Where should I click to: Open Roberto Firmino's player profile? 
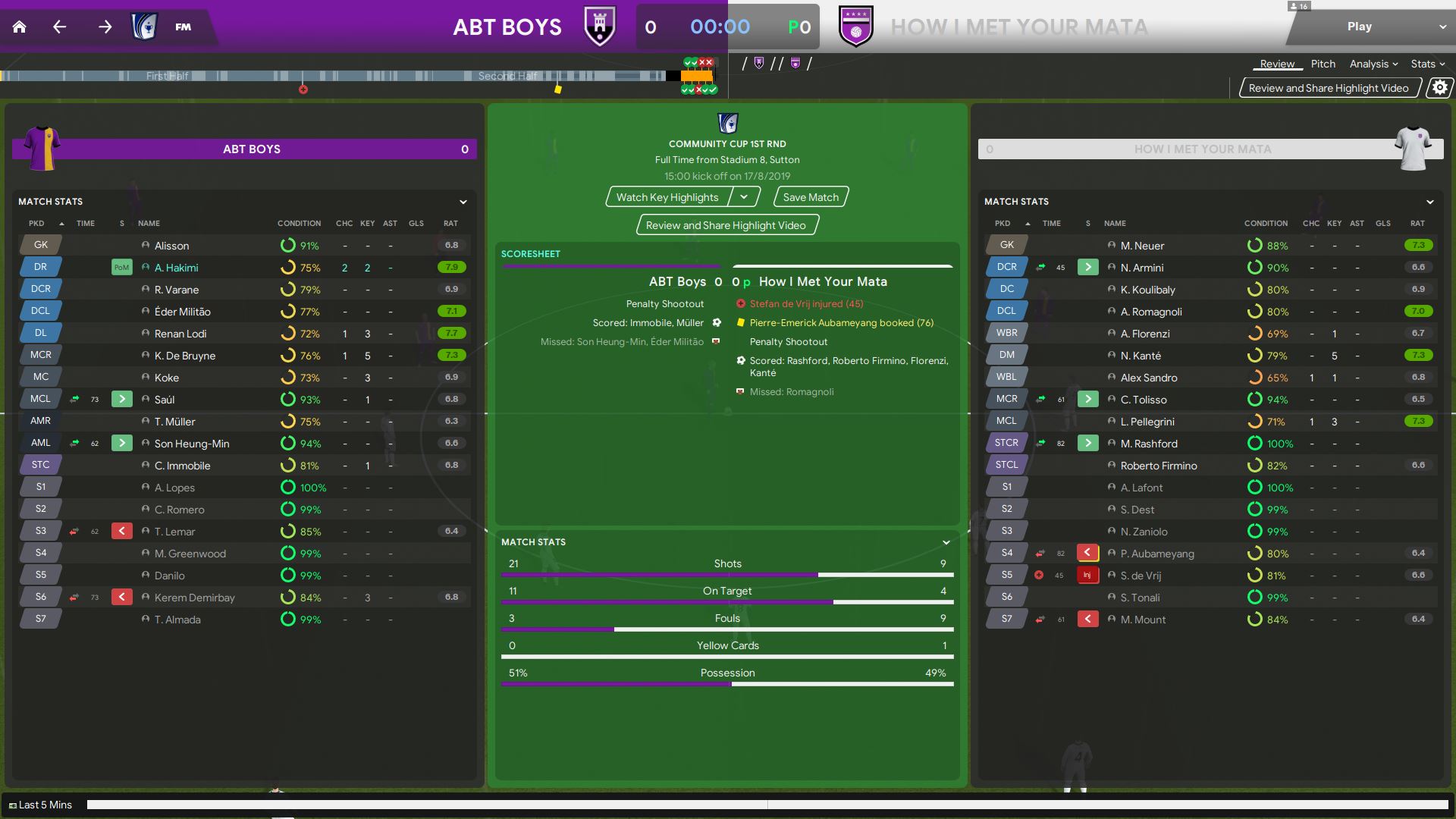coord(1159,466)
